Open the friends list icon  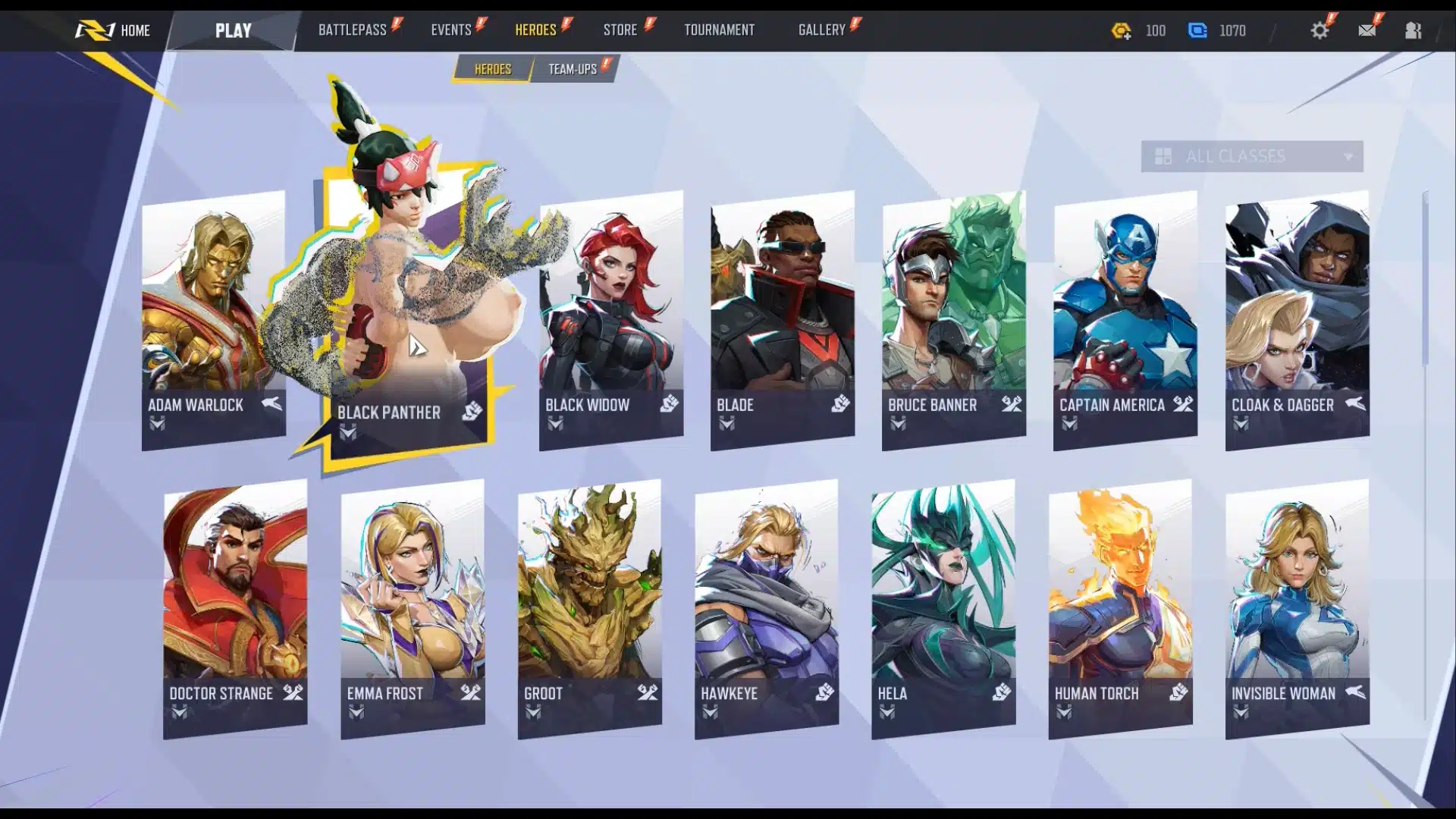coord(1413,30)
